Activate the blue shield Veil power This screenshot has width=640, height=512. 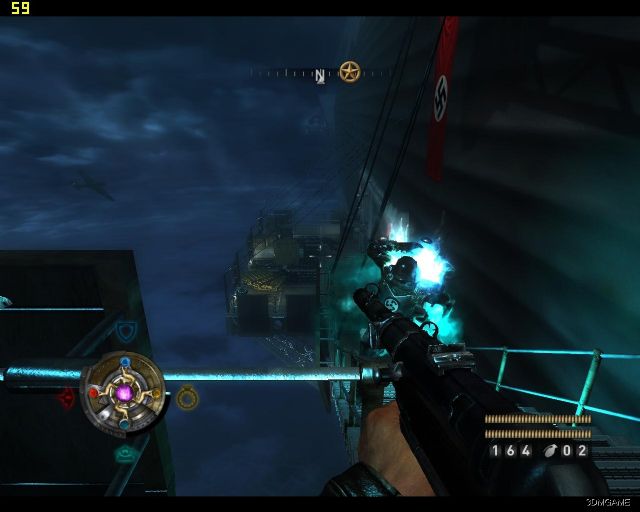click(x=125, y=331)
